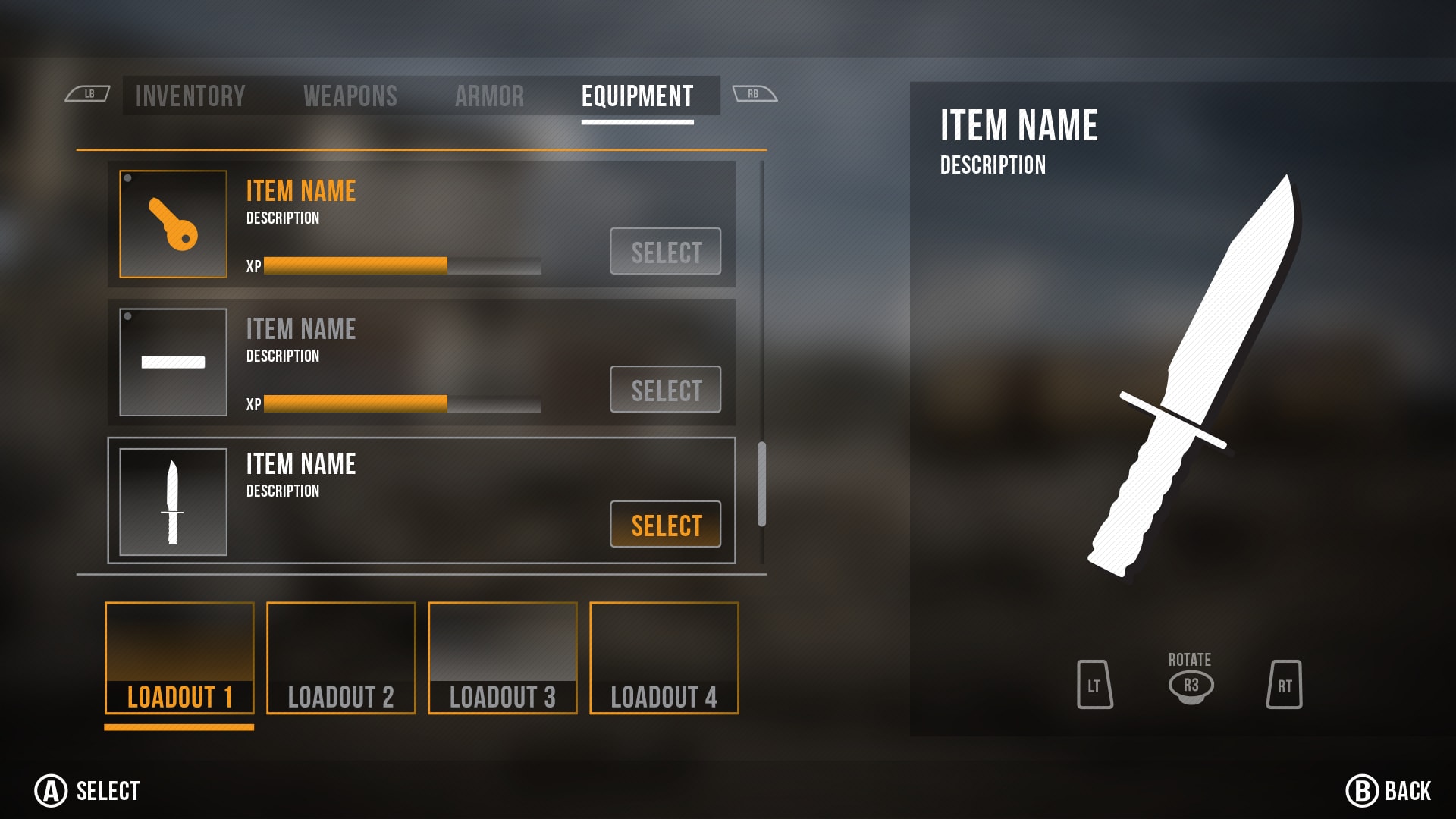Click the knife icon in the equipment list
Screen dimensions: 1456x819
(174, 500)
